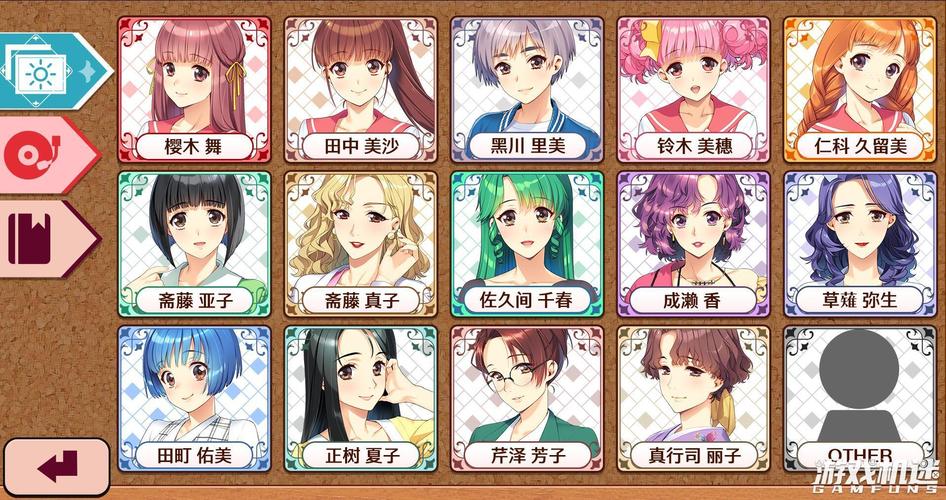Open the OTHER silhouette tile
The width and height of the screenshot is (946, 500).
click(860, 398)
